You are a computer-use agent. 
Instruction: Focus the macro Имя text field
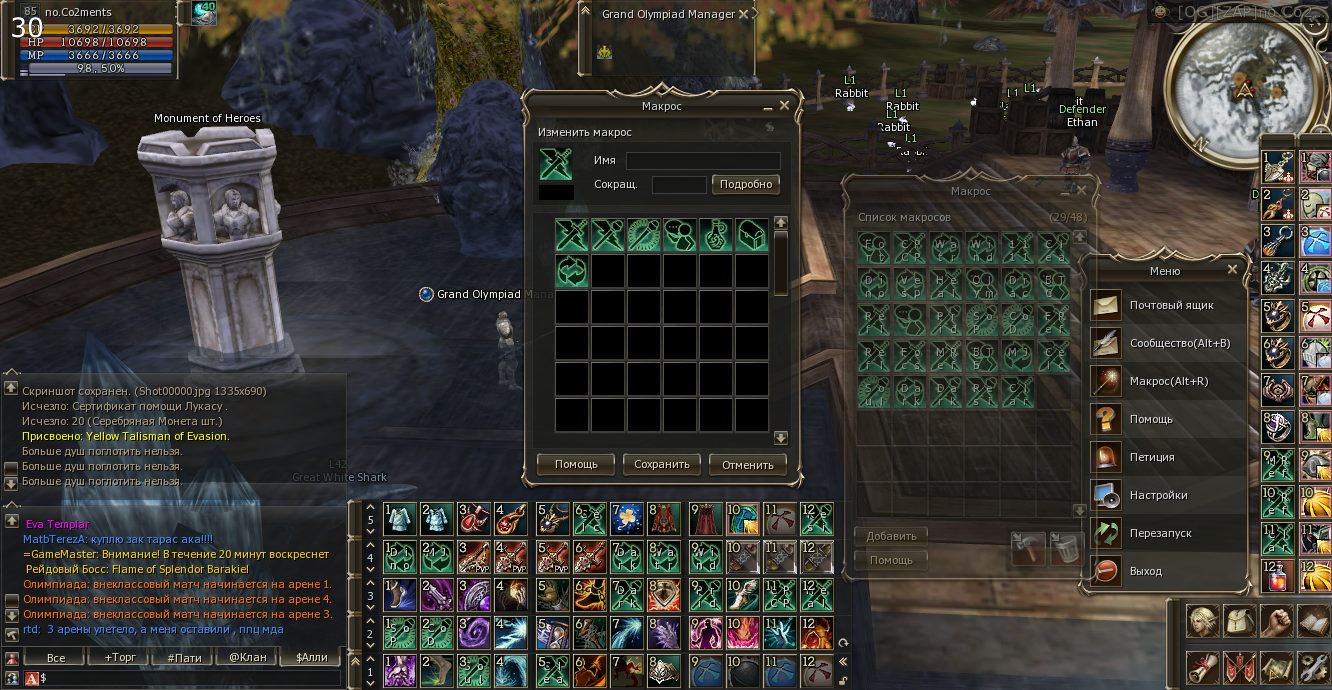click(703, 161)
